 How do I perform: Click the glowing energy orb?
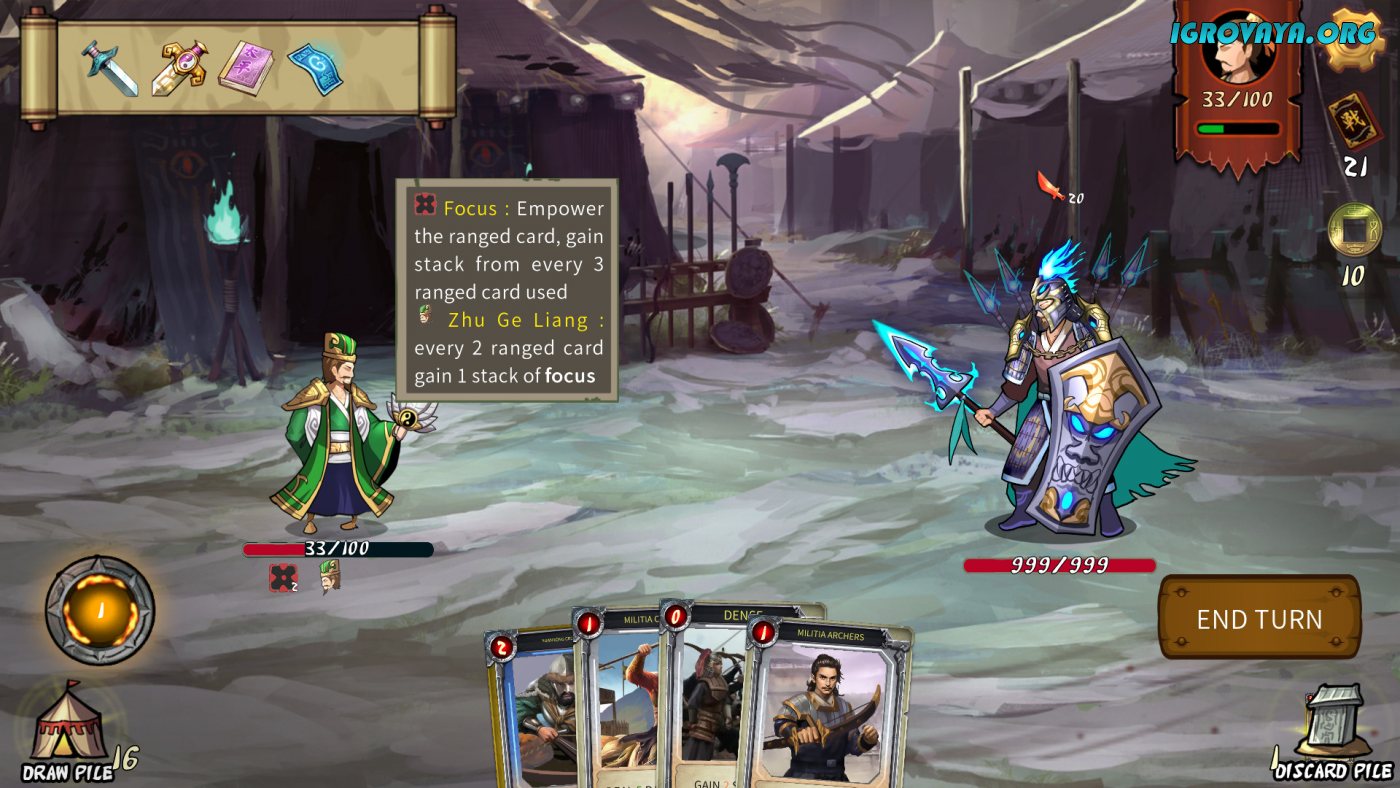coord(100,610)
